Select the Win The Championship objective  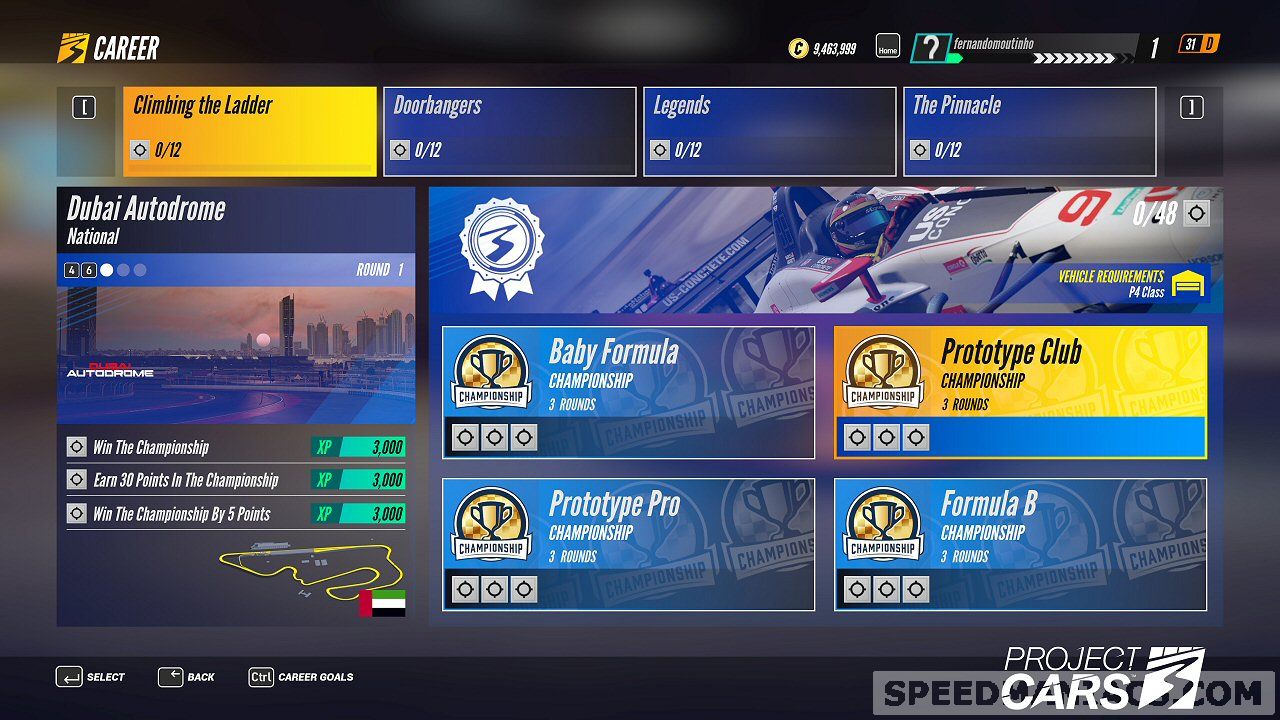[x=236, y=447]
